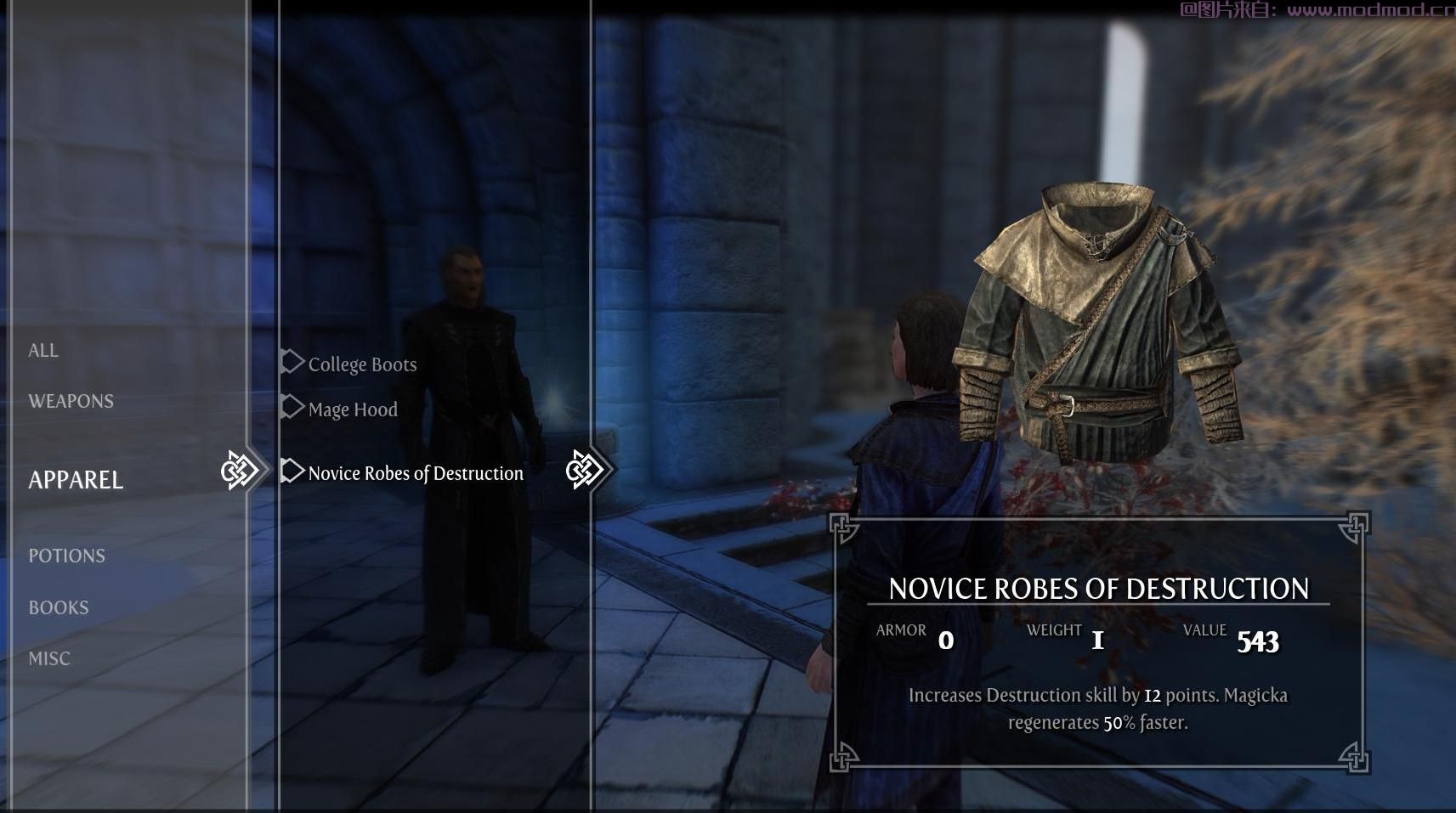Select Novice Robes of Destruction entry
1456x813 pixels.
click(x=416, y=473)
